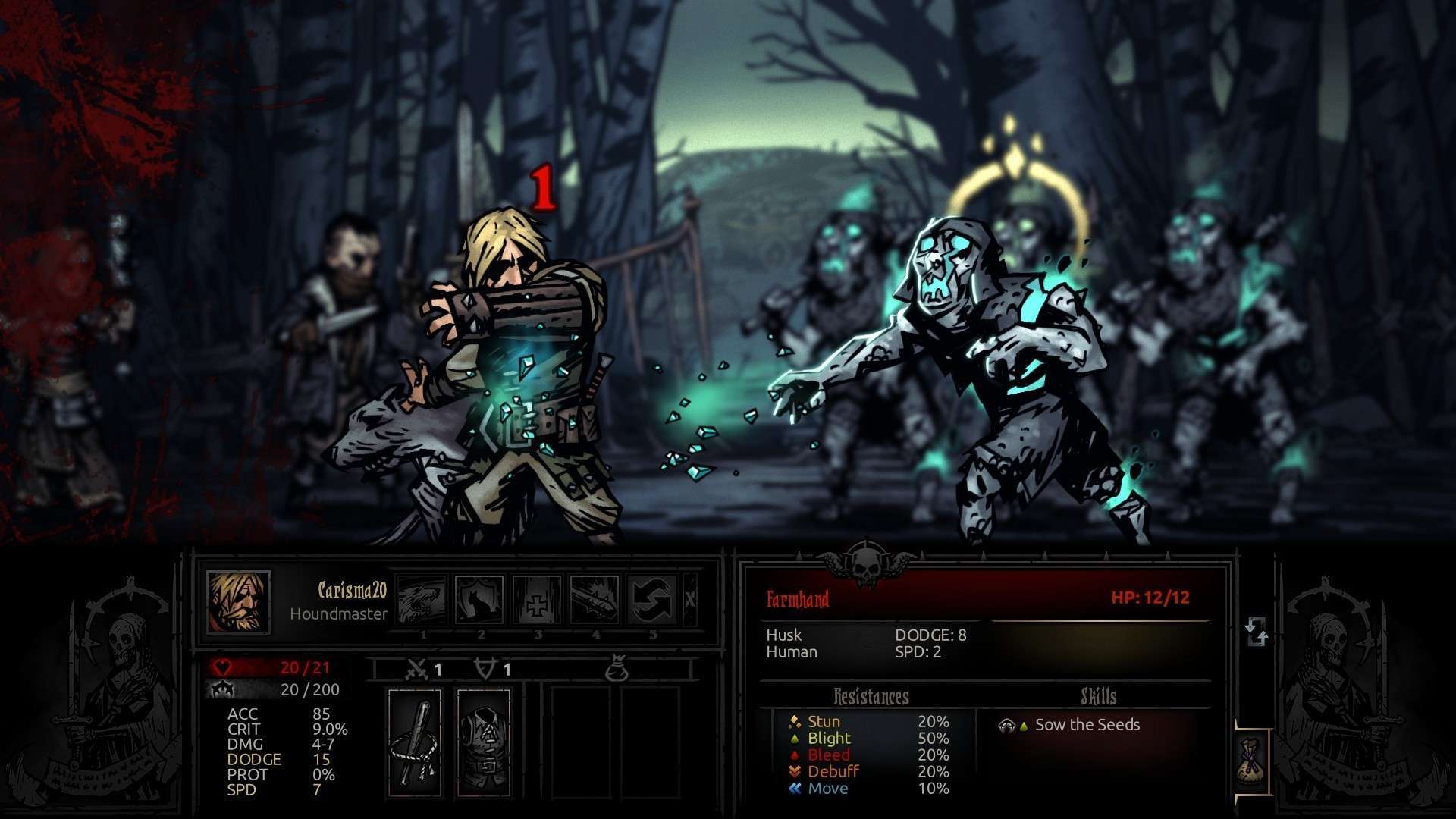1456x819 pixels.
Task: Use the cross-emblem healing skill
Action: click(x=537, y=600)
